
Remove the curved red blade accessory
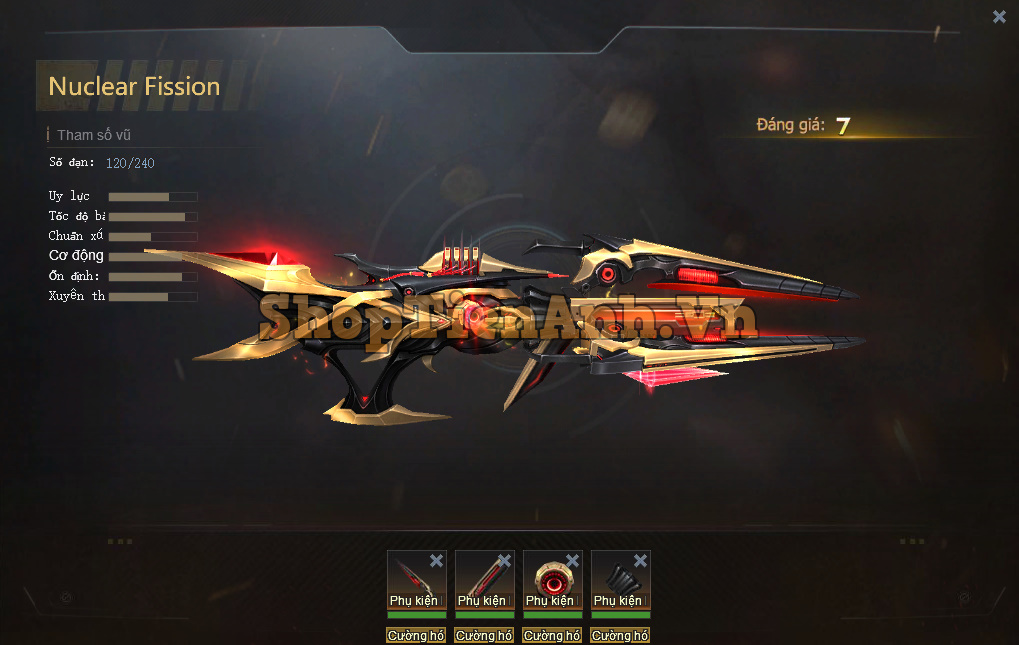[x=436, y=561]
